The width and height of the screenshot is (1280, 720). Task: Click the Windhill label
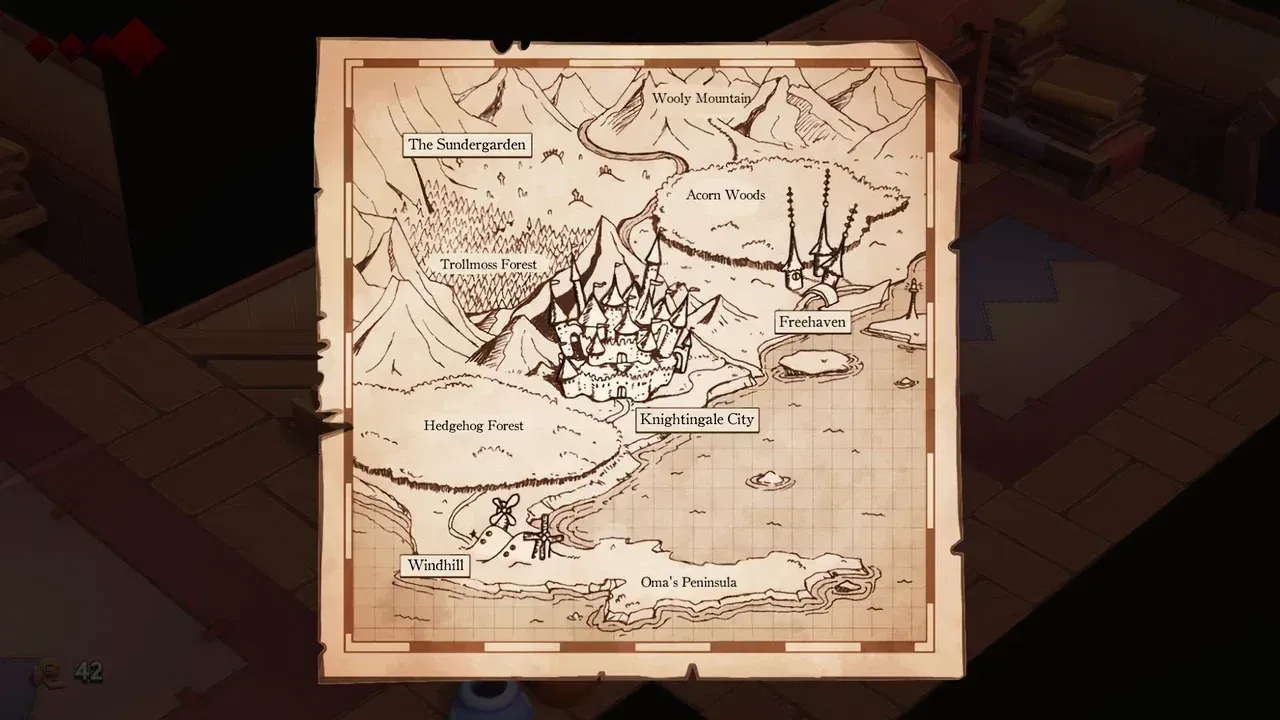(x=435, y=565)
